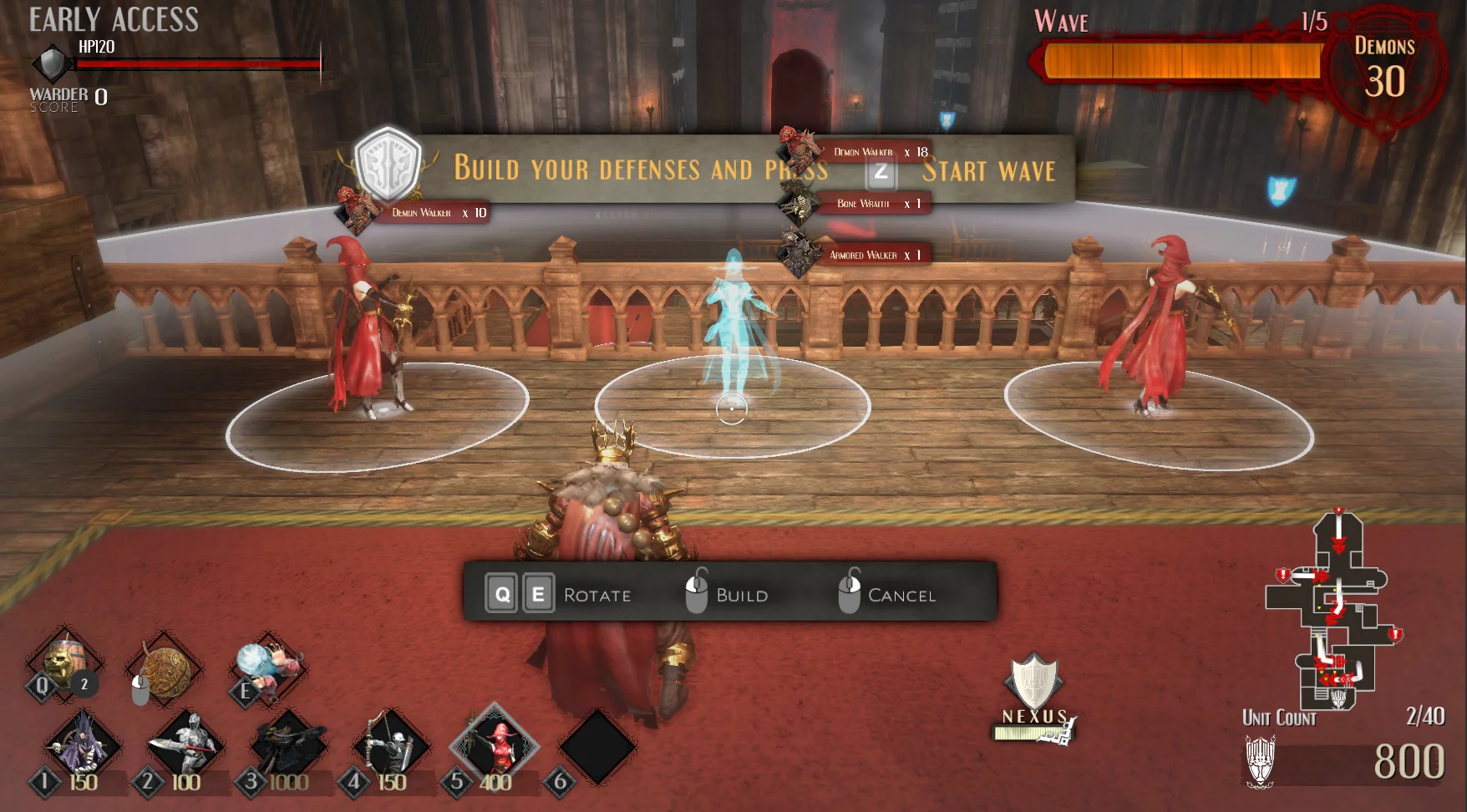The image size is (1467, 812).
Task: Trigger the glowing blue hand ability
Action: click(x=266, y=666)
